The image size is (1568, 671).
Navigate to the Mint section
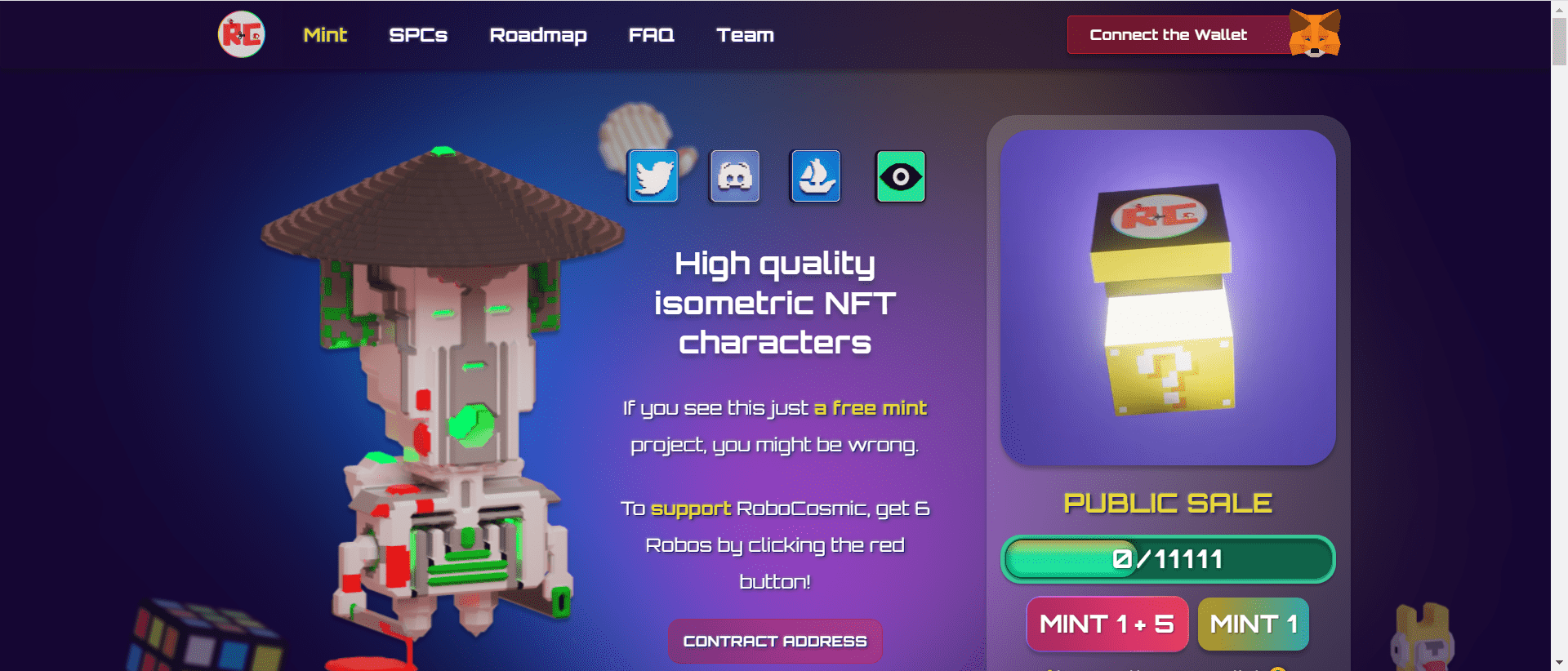point(325,35)
